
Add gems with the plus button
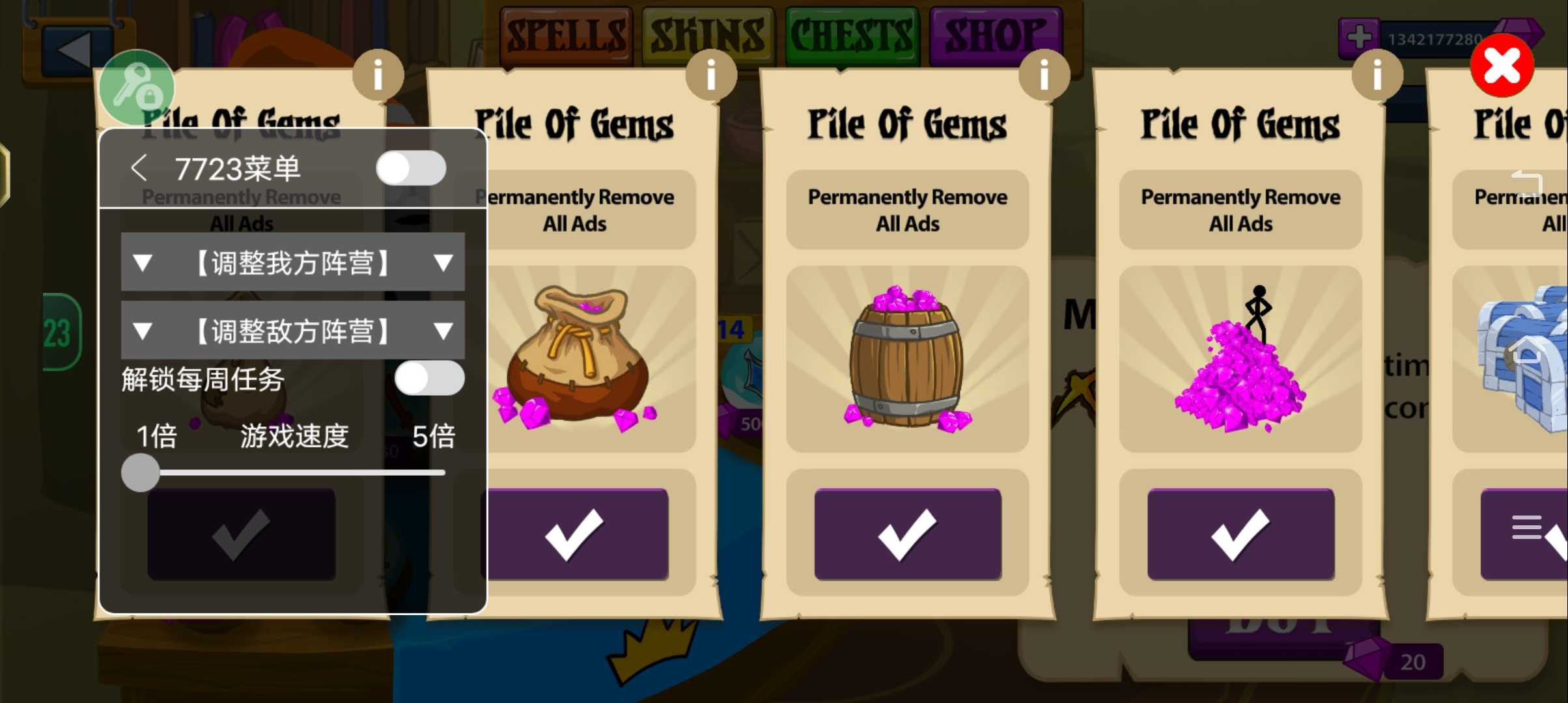pyautogui.click(x=1359, y=36)
